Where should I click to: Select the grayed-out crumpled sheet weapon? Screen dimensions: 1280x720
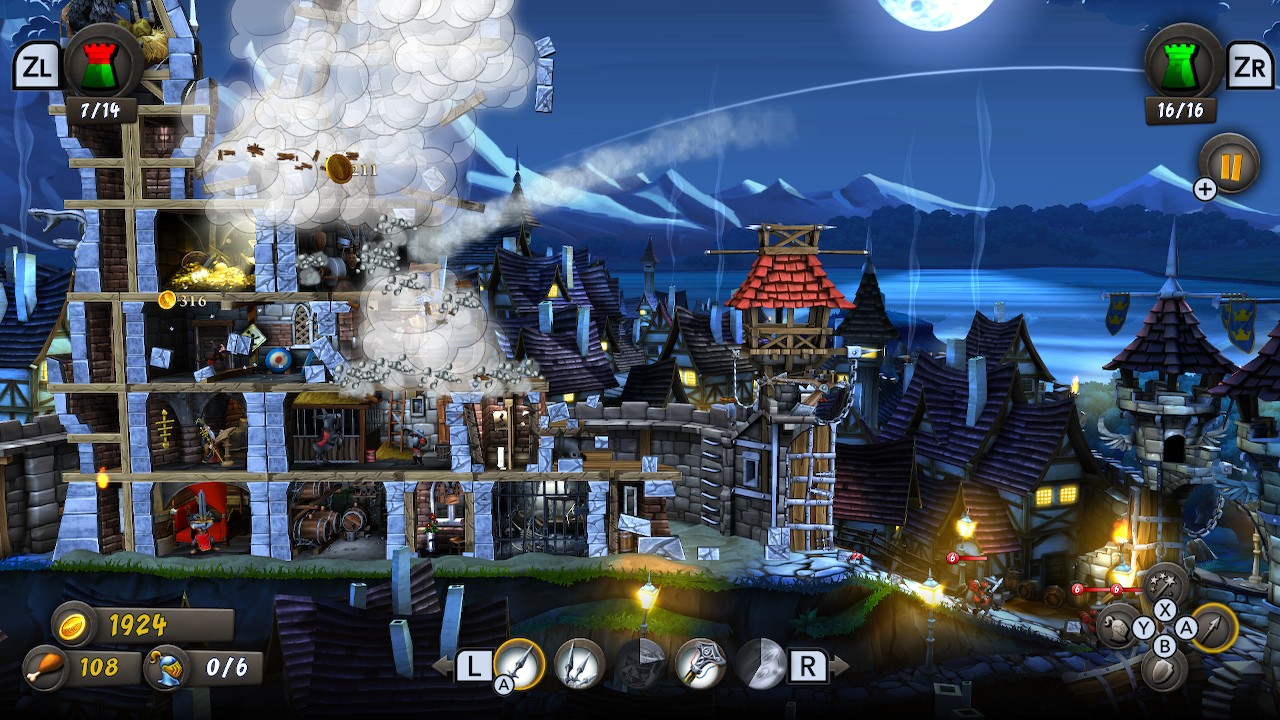click(642, 664)
